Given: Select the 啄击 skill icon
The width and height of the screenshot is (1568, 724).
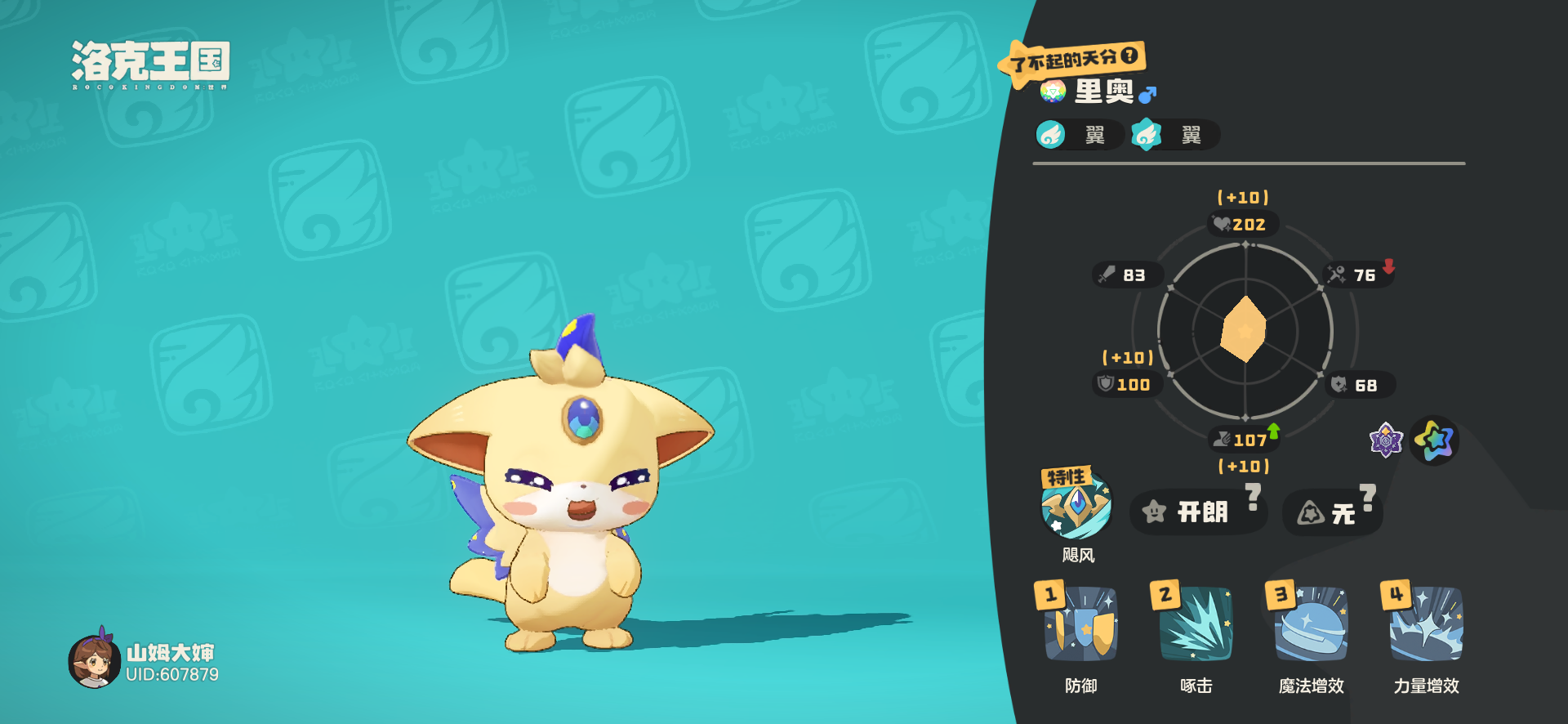Looking at the screenshot, I should pos(1196,624).
